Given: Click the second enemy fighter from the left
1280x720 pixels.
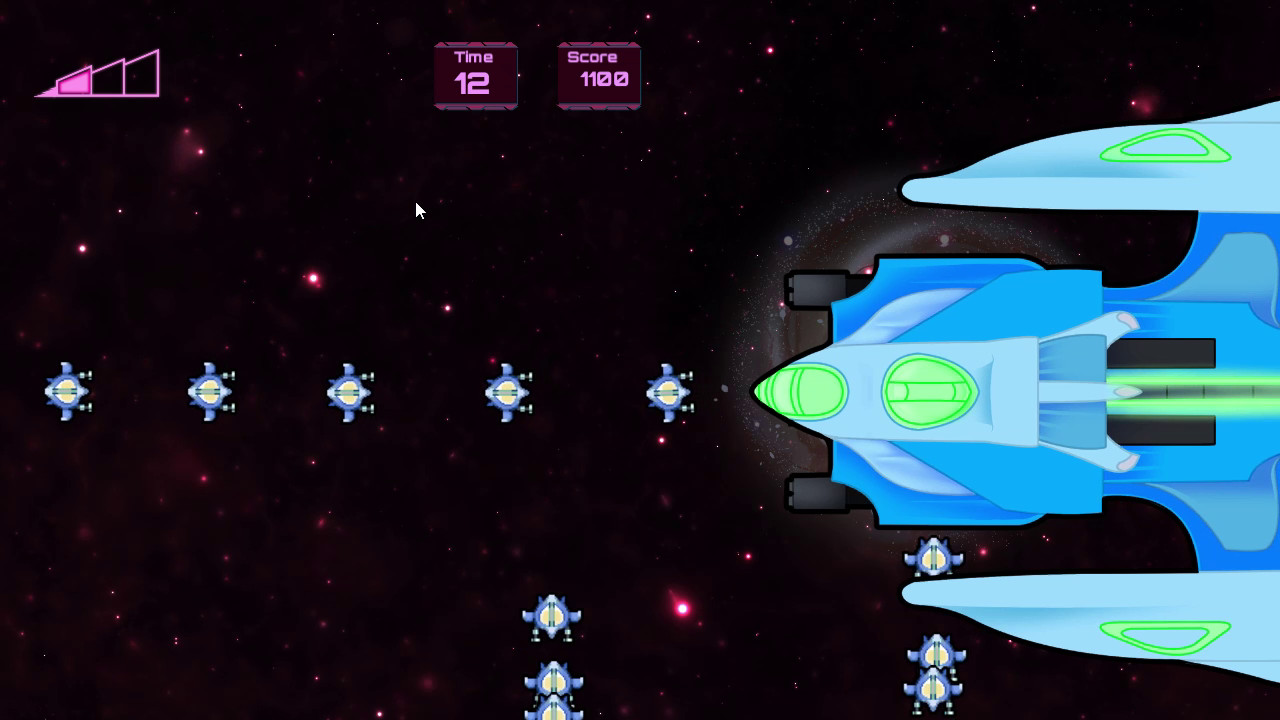Looking at the screenshot, I should (210, 393).
